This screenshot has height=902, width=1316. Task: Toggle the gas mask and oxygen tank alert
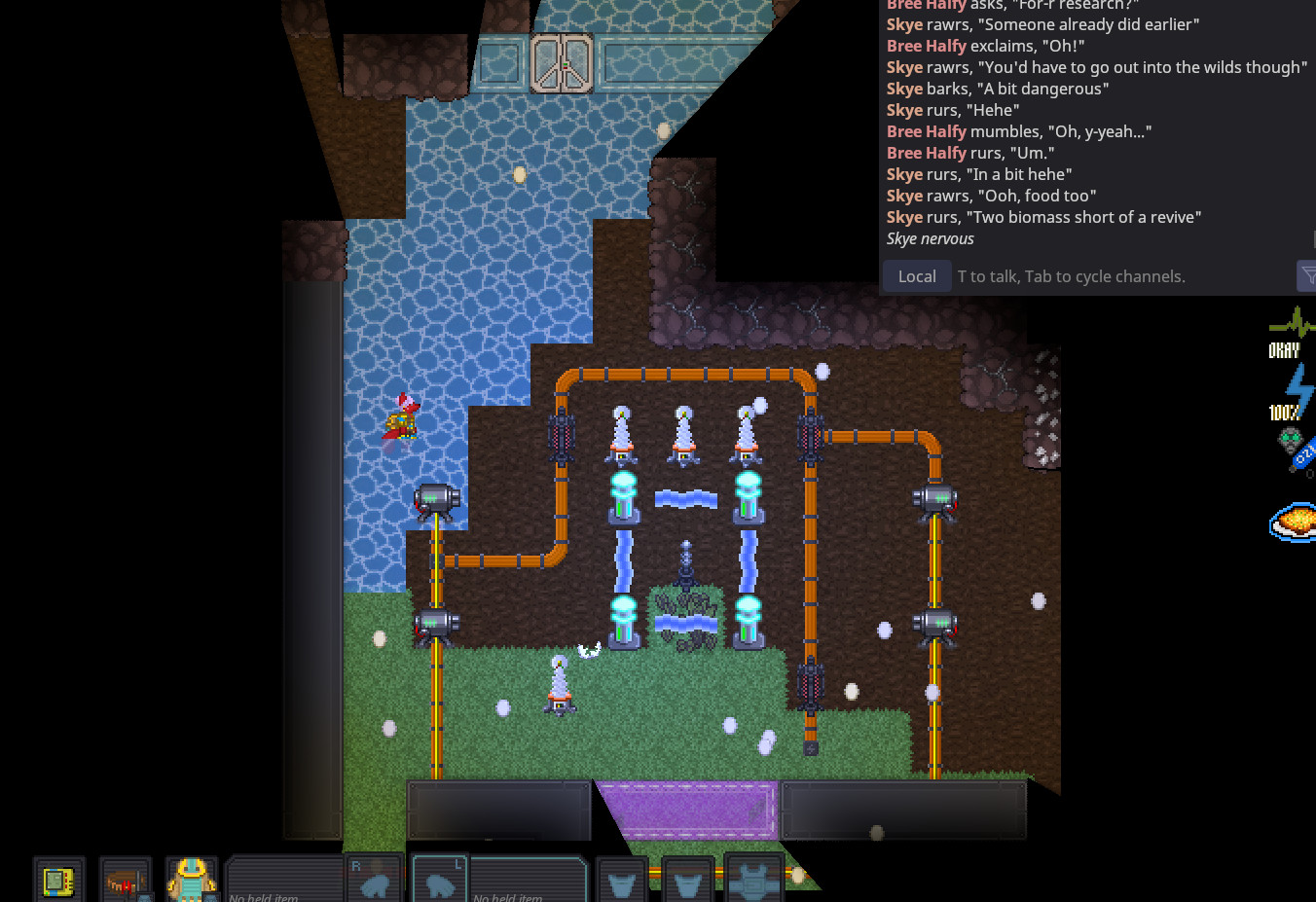(1295, 450)
